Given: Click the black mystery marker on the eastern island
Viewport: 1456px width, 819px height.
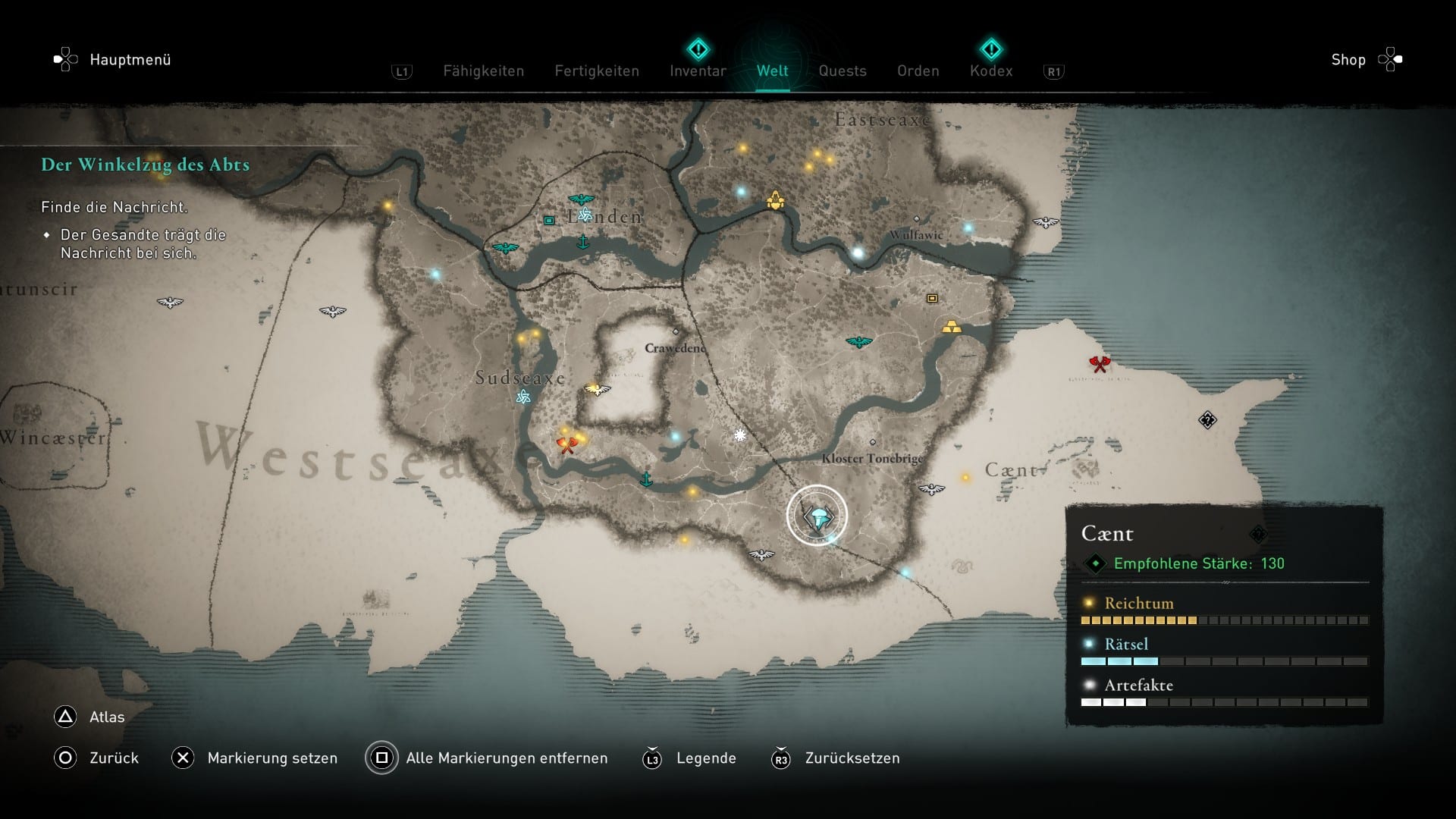Looking at the screenshot, I should point(1210,419).
